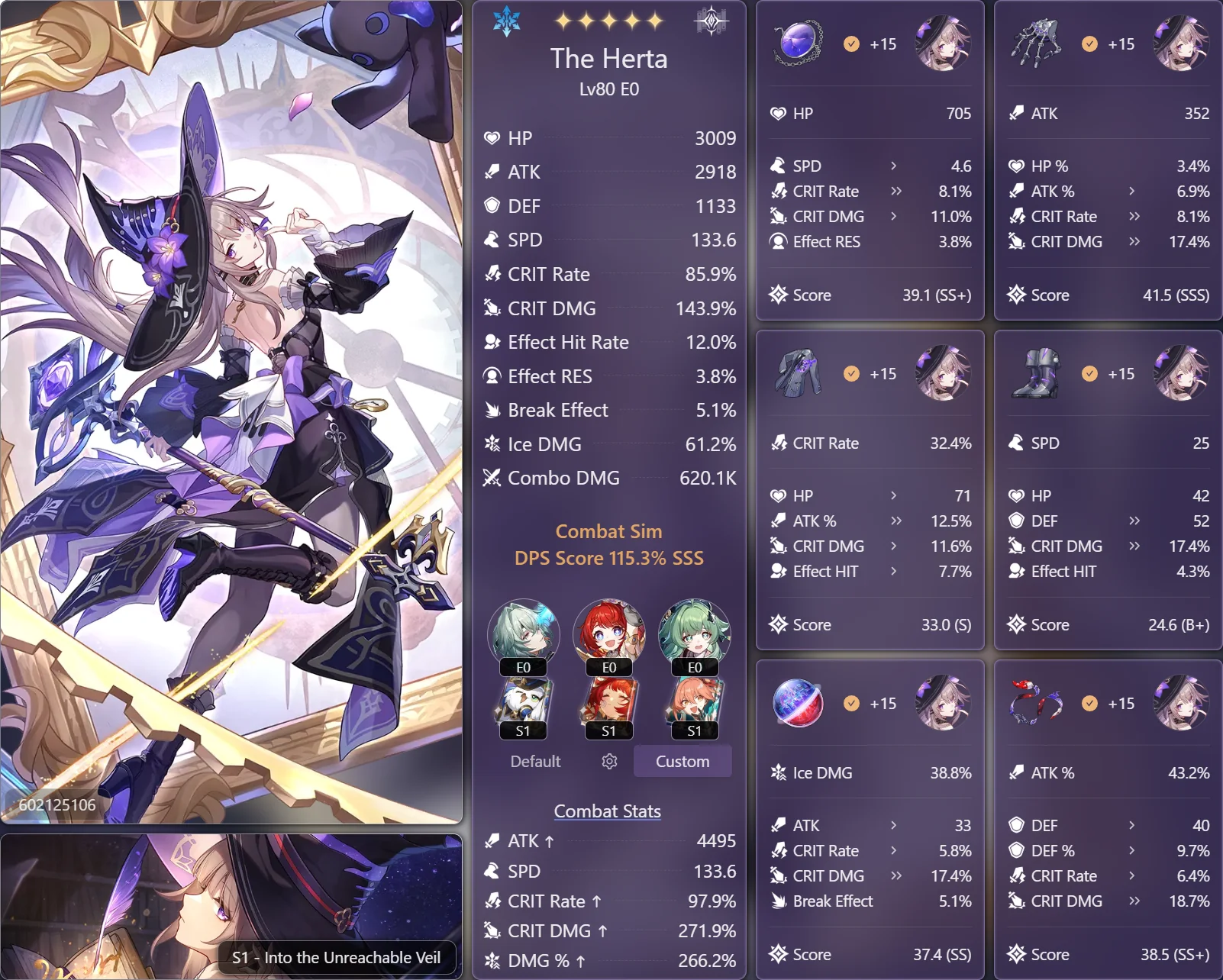1223x980 pixels.
Task: Click the body piece relic showing 32.4% CRIT Rate
Action: [x=797, y=374]
